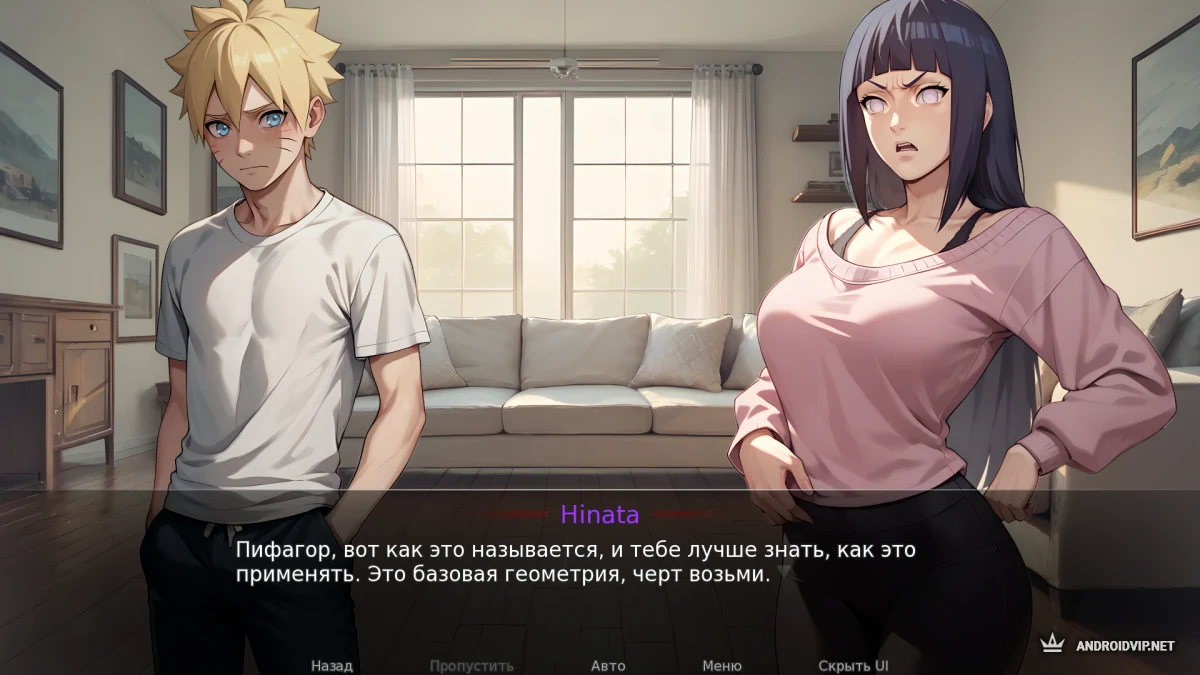This screenshot has width=1200, height=675.
Task: Hide the interface with Скрыть UI
Action: (853, 666)
